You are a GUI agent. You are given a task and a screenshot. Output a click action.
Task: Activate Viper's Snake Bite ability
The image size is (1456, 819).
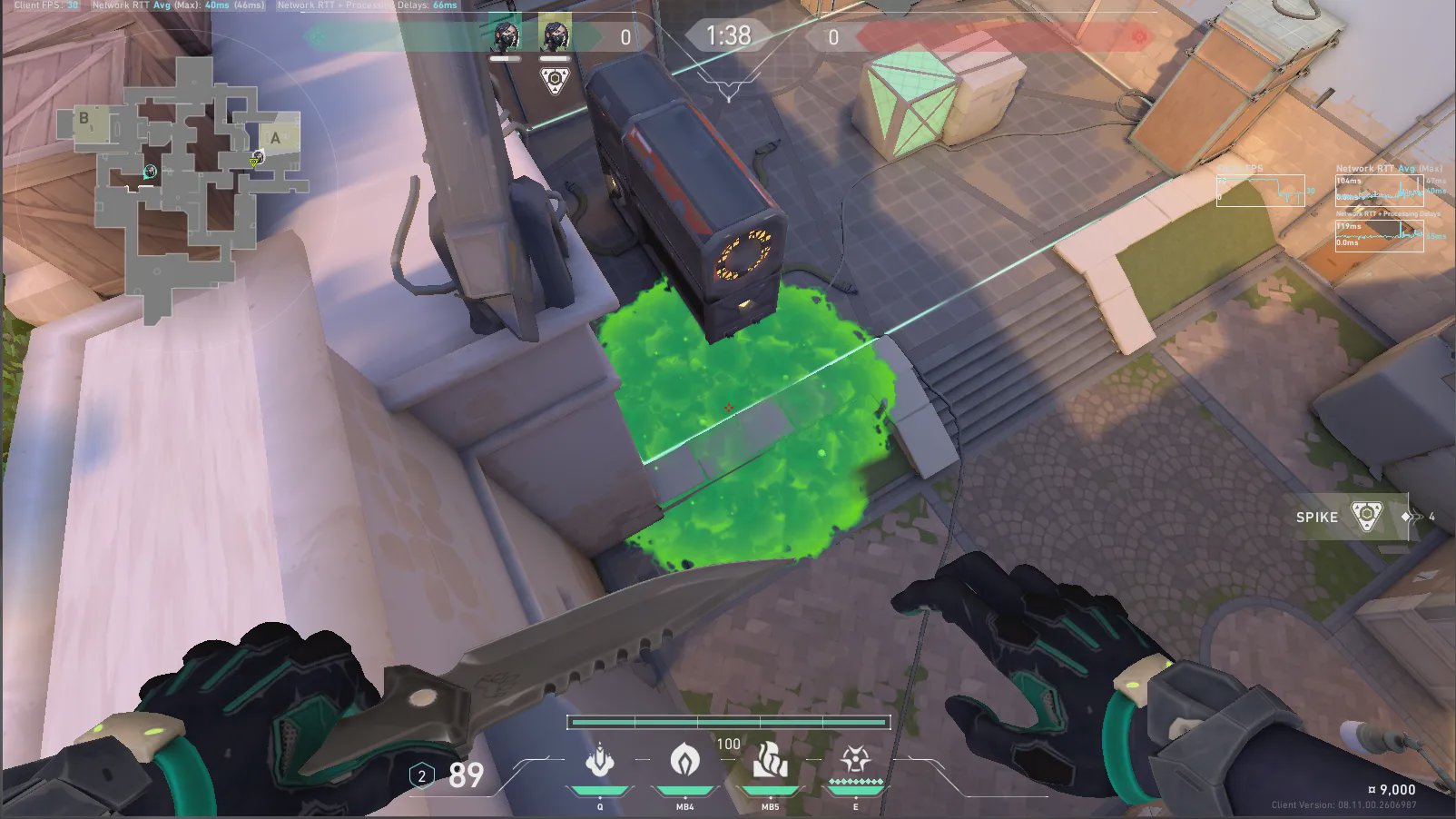click(599, 761)
